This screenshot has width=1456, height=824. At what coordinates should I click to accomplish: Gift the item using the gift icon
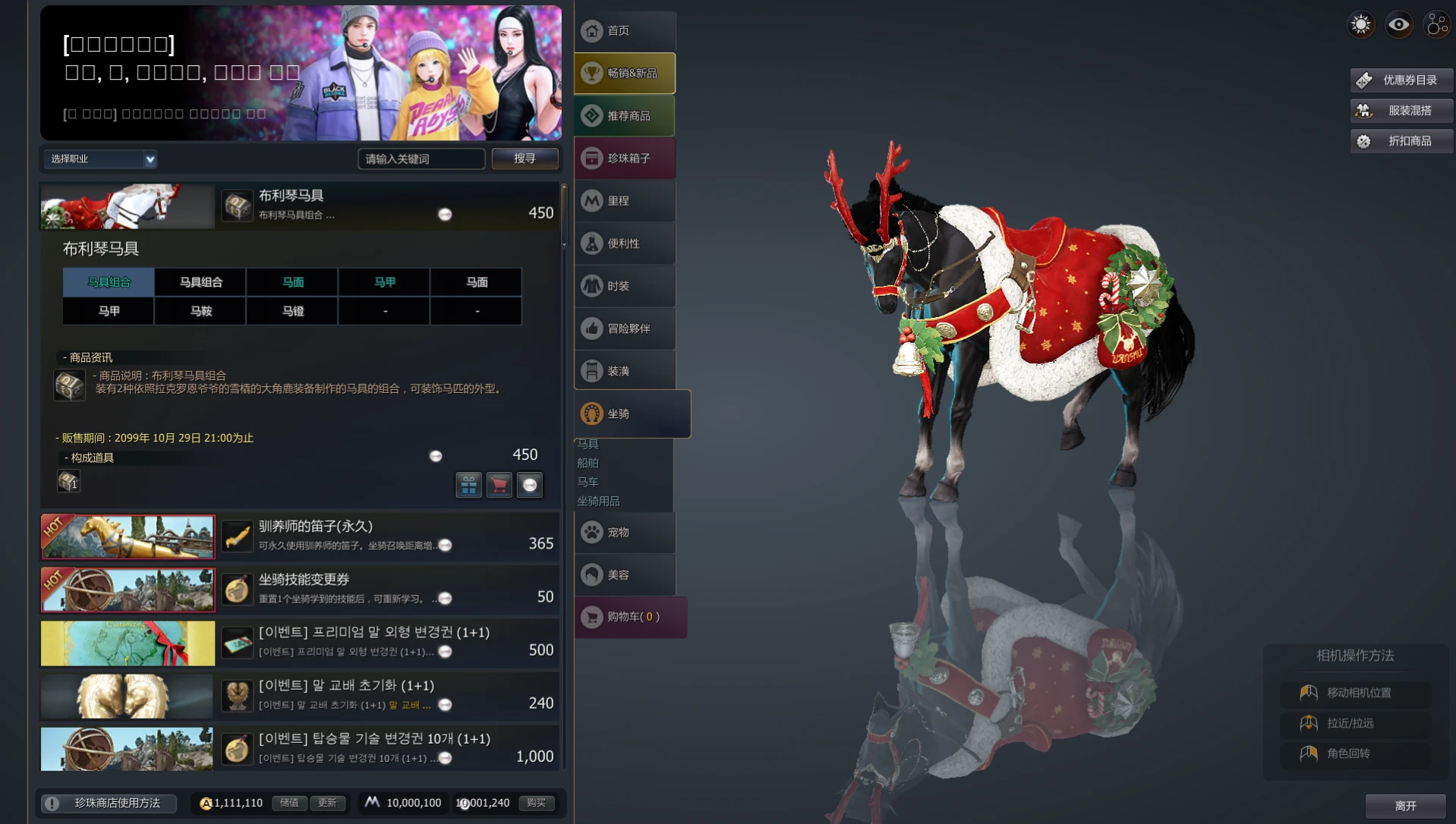[x=468, y=484]
